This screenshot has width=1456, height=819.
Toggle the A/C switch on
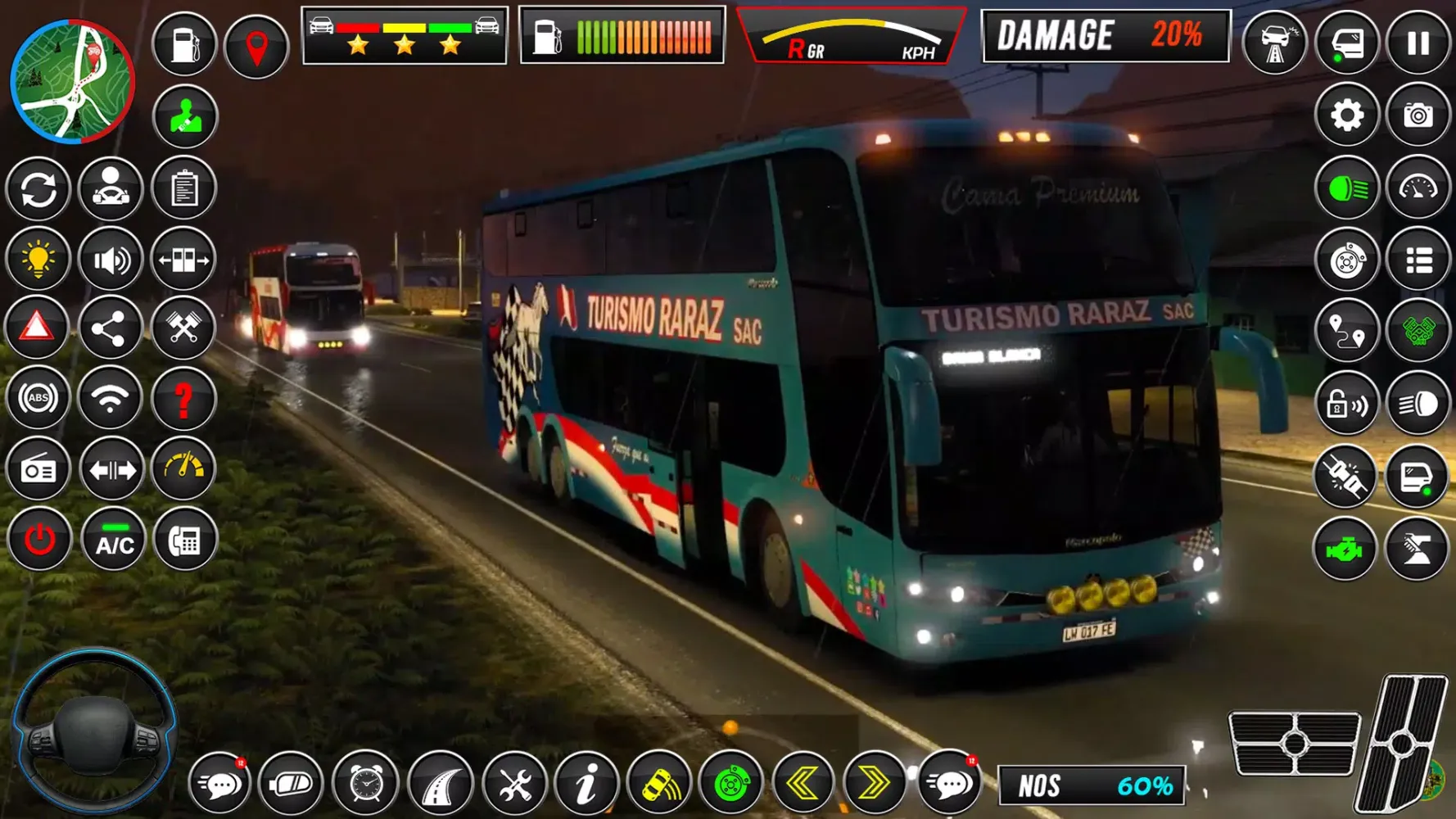(114, 539)
